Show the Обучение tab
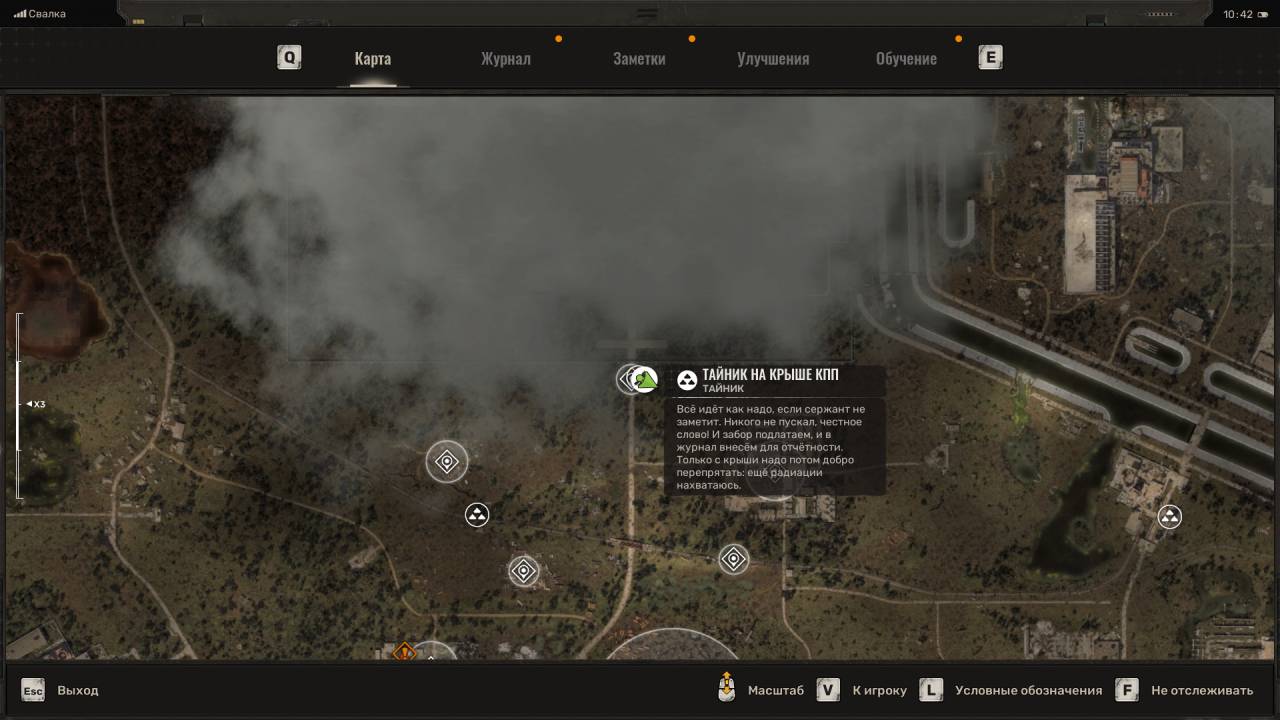 click(906, 58)
